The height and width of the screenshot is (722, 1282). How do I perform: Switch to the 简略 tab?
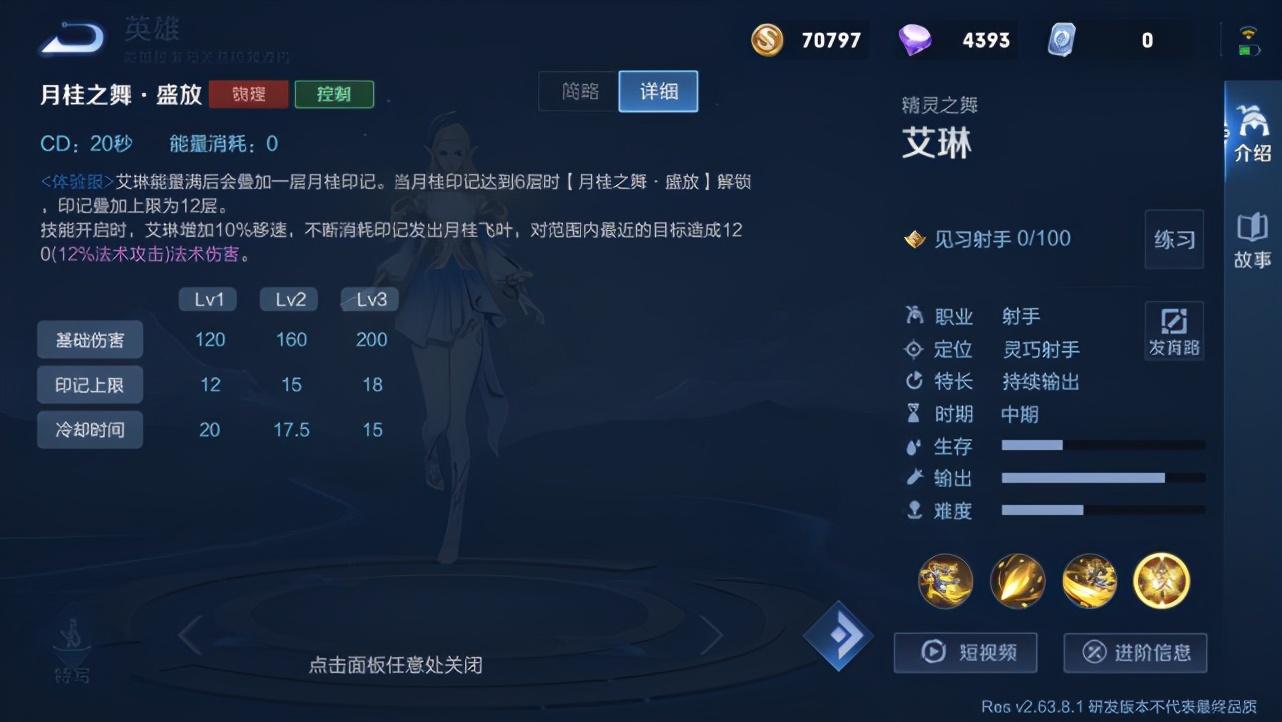pos(577,91)
